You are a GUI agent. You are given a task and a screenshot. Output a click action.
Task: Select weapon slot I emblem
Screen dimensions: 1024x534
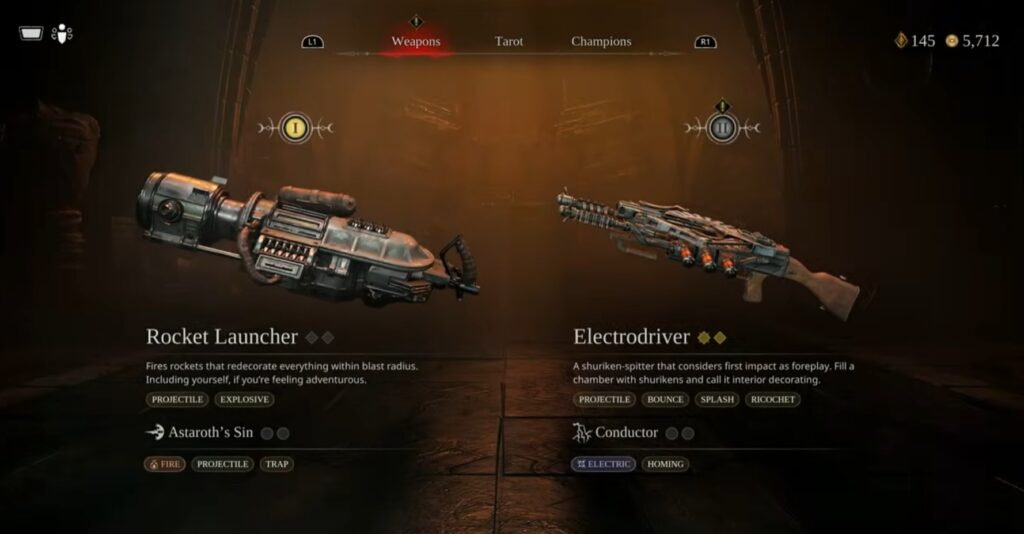[295, 128]
